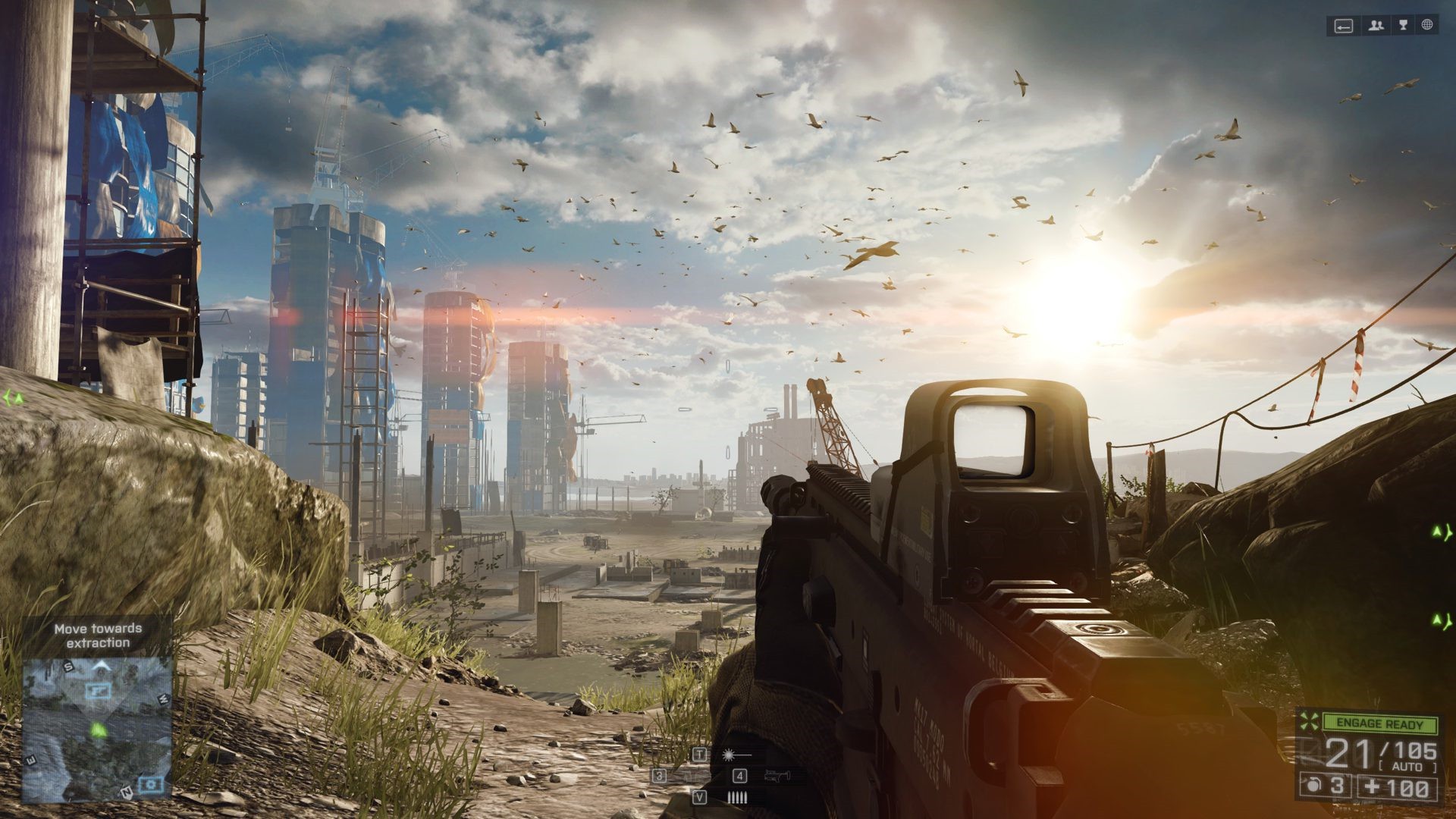The height and width of the screenshot is (819, 1456).
Task: Click the green Engage Ready indicator
Action: (1379, 724)
